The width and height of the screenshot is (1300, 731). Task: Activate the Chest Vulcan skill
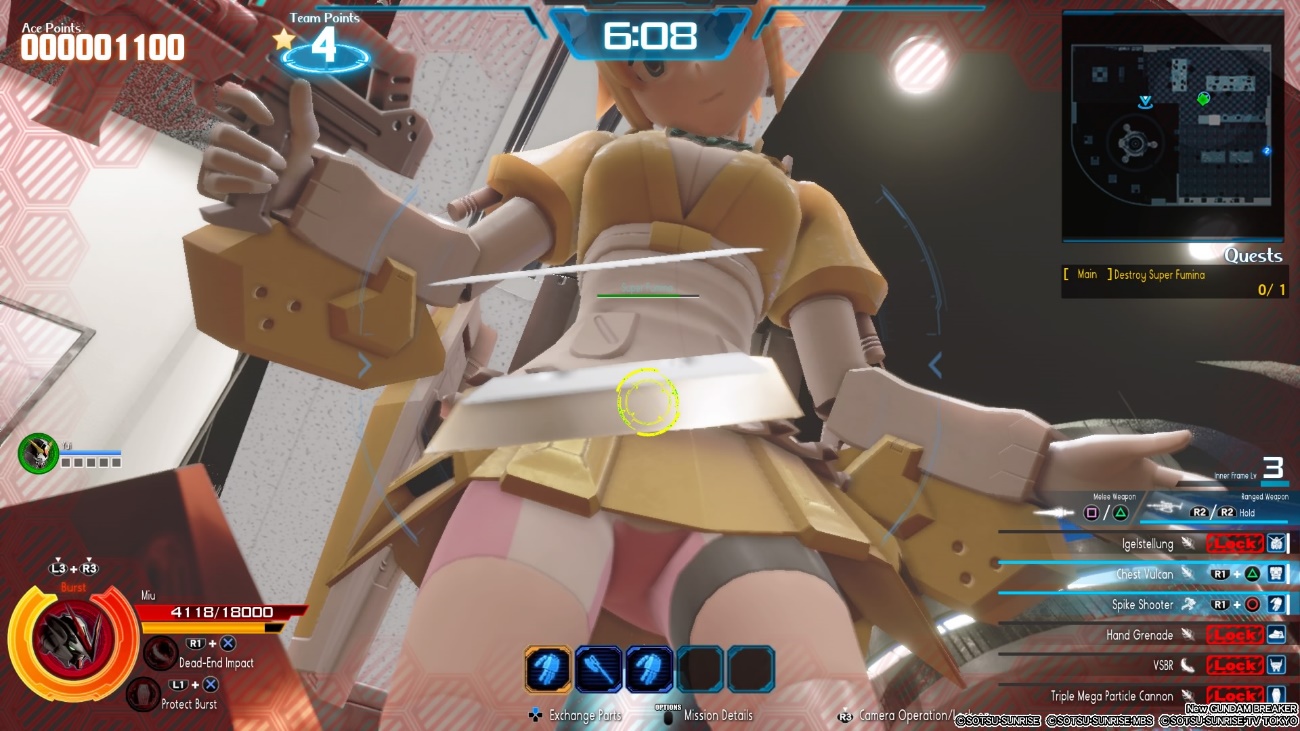tap(1145, 574)
